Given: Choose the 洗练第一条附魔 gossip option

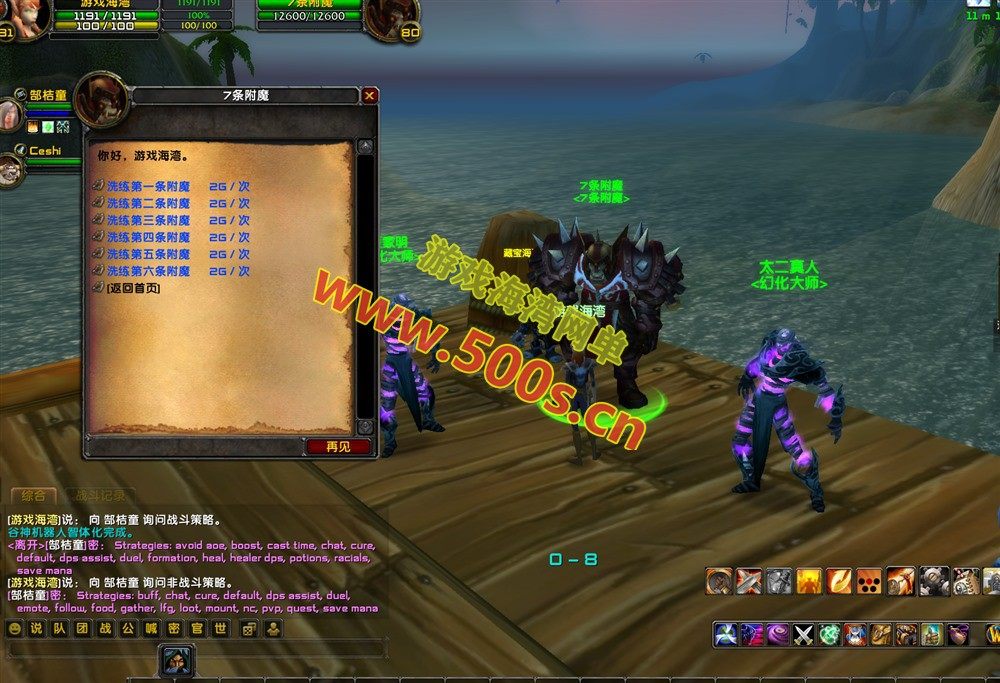Looking at the screenshot, I should click(148, 186).
